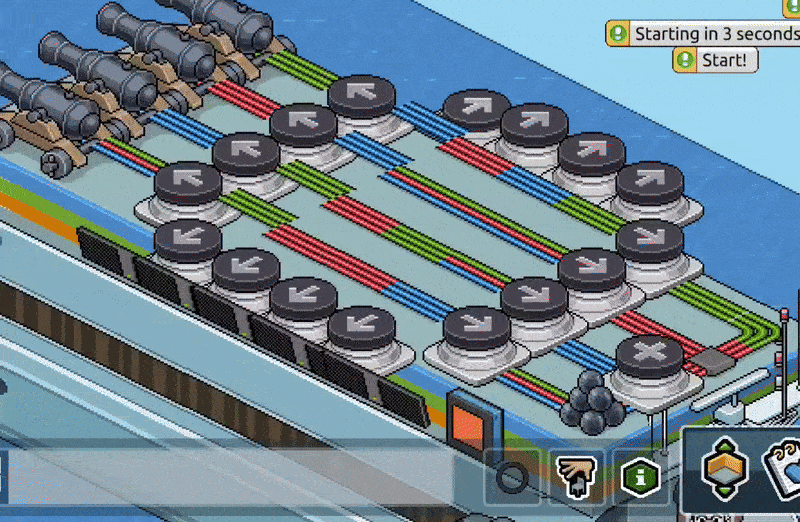The width and height of the screenshot is (800, 522).
Task: Click the "Start!" chat bubble
Action: (715, 60)
